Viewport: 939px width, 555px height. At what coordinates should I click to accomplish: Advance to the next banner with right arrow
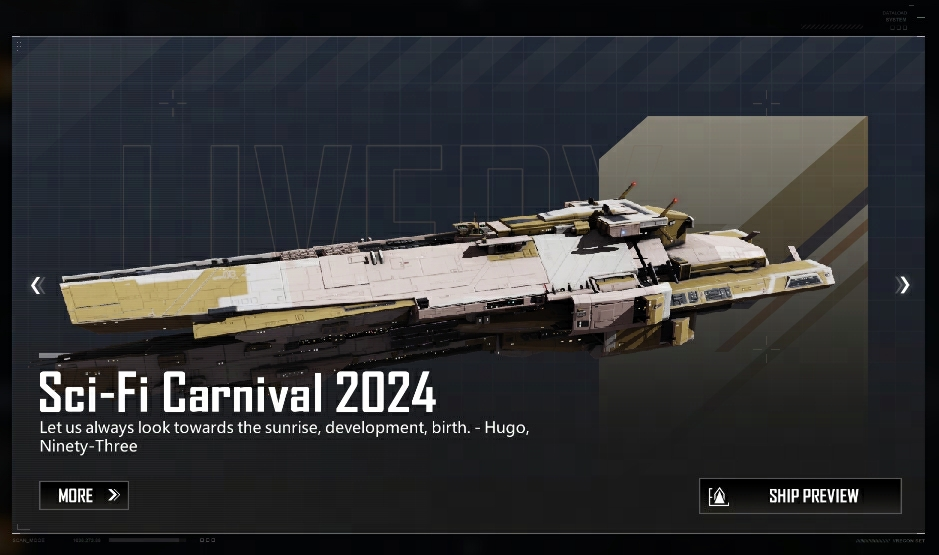pyautogui.click(x=904, y=286)
